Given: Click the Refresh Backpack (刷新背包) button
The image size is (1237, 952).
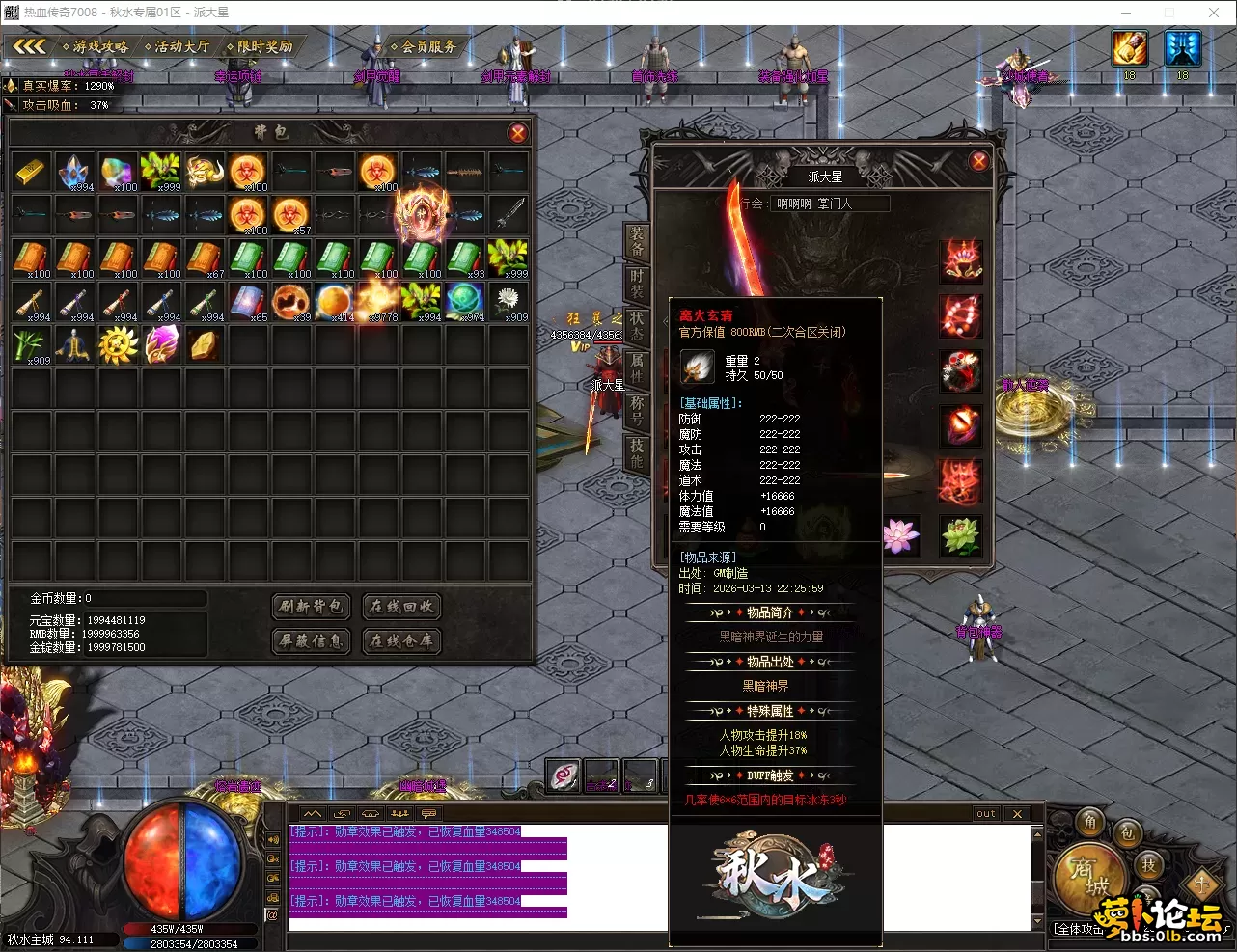Looking at the screenshot, I should coord(311,606).
